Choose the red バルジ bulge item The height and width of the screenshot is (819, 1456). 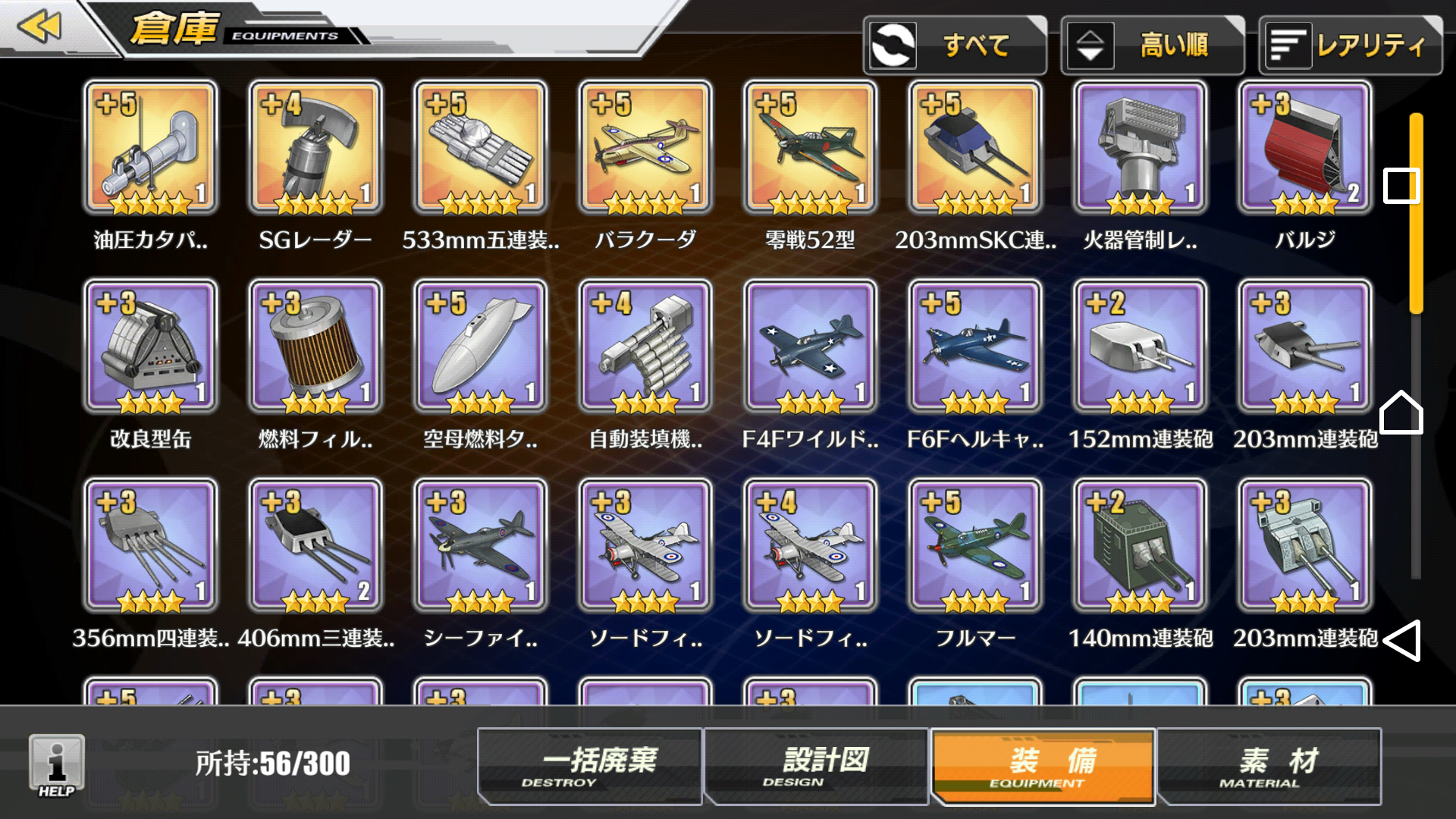click(x=1305, y=148)
